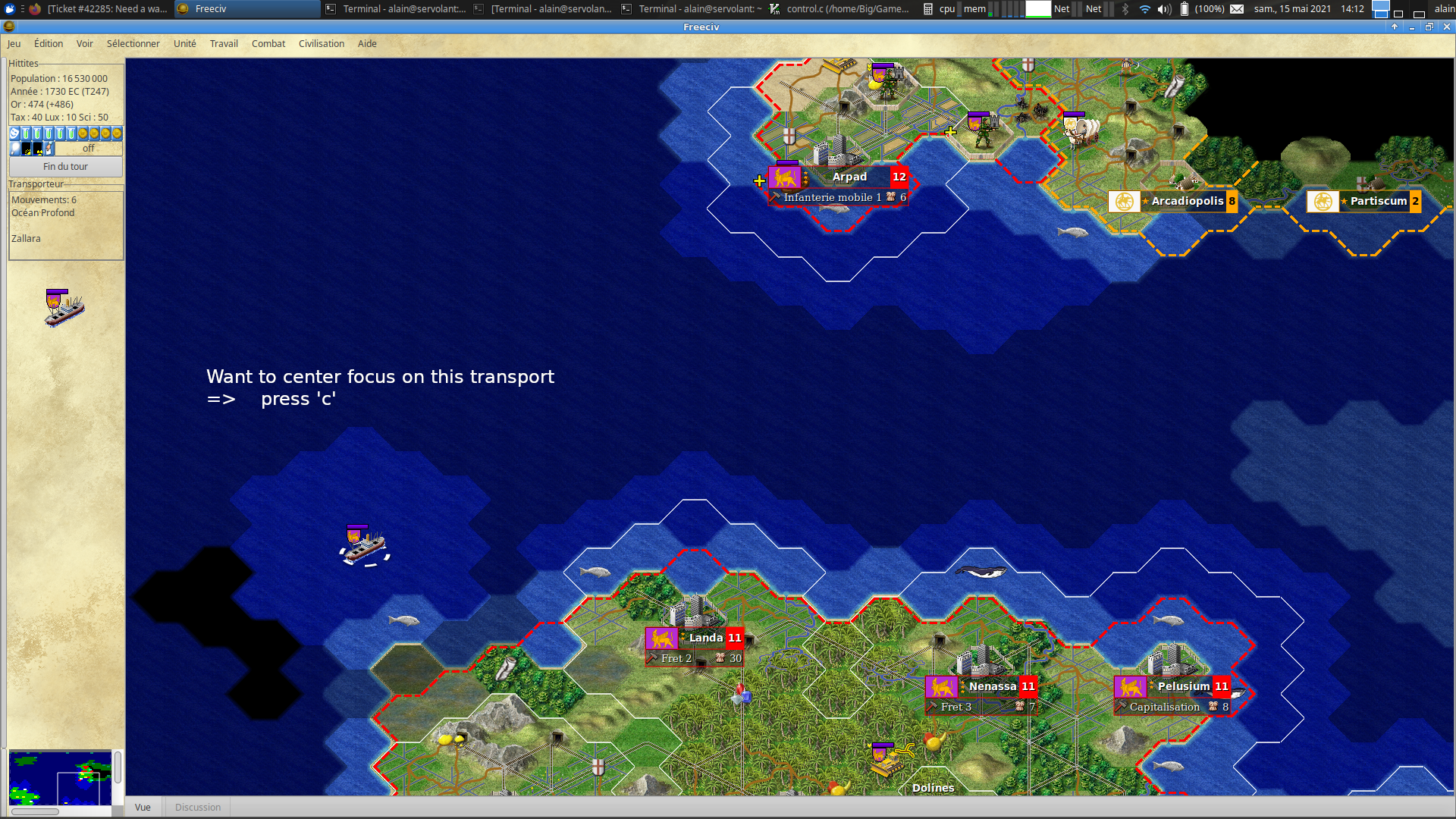Switch to the Discussion tab
1456x819 pixels.
click(198, 808)
